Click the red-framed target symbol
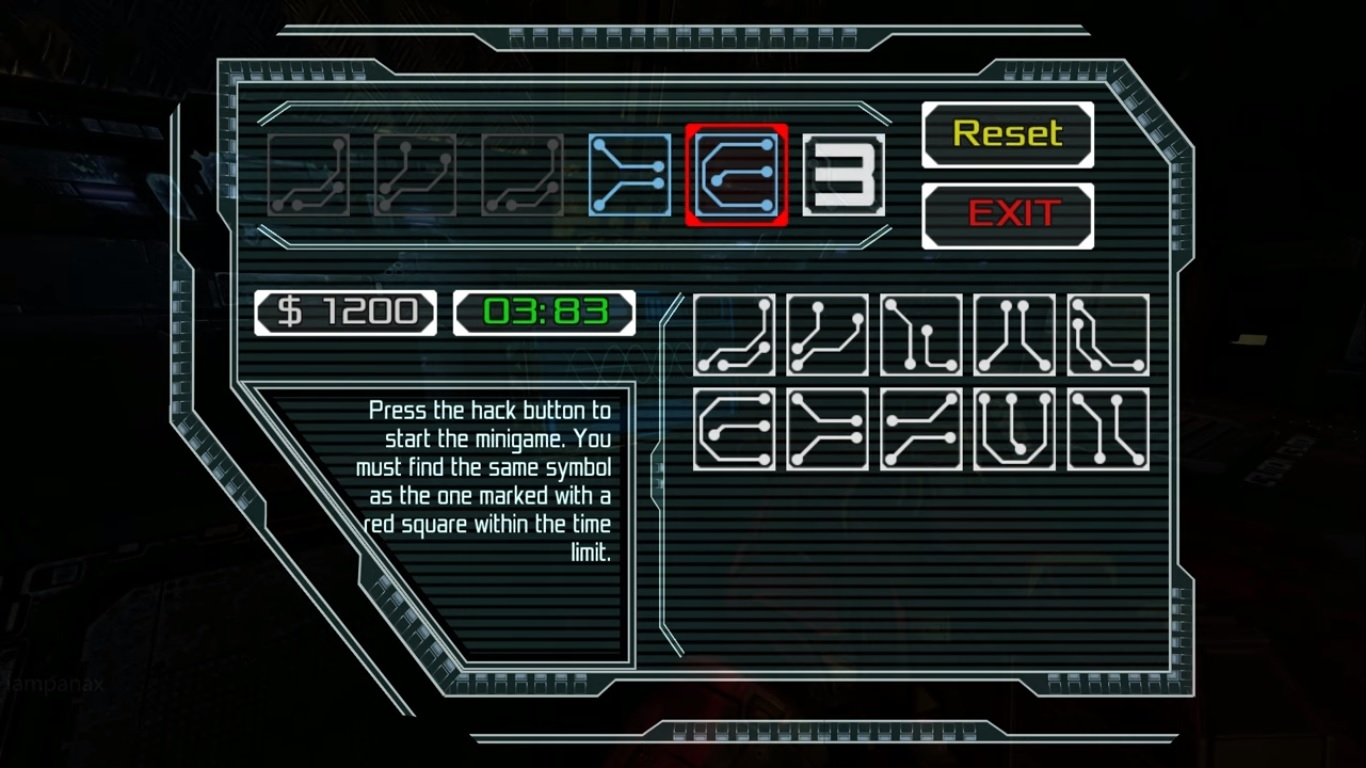 point(737,175)
